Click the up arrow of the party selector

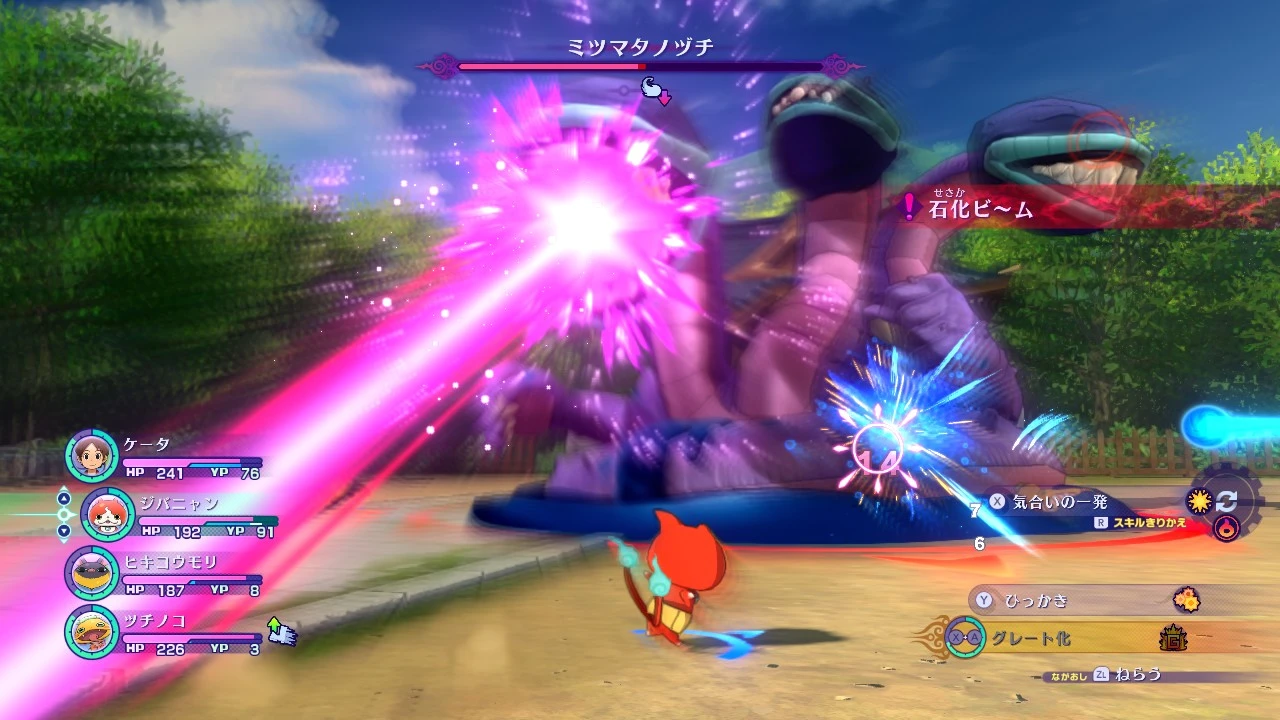coord(64,499)
